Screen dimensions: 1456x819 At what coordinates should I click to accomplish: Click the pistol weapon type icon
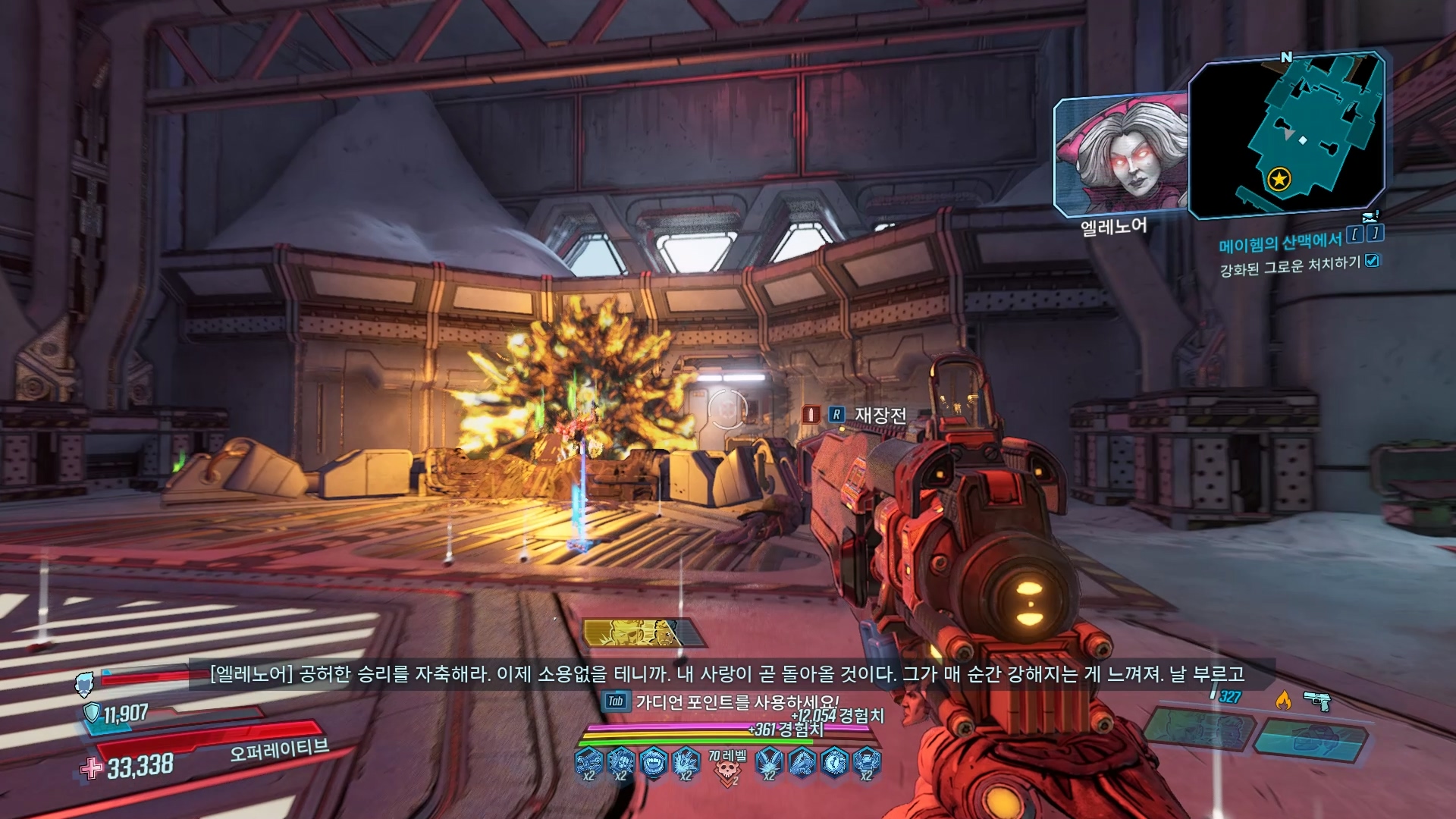point(1317,701)
